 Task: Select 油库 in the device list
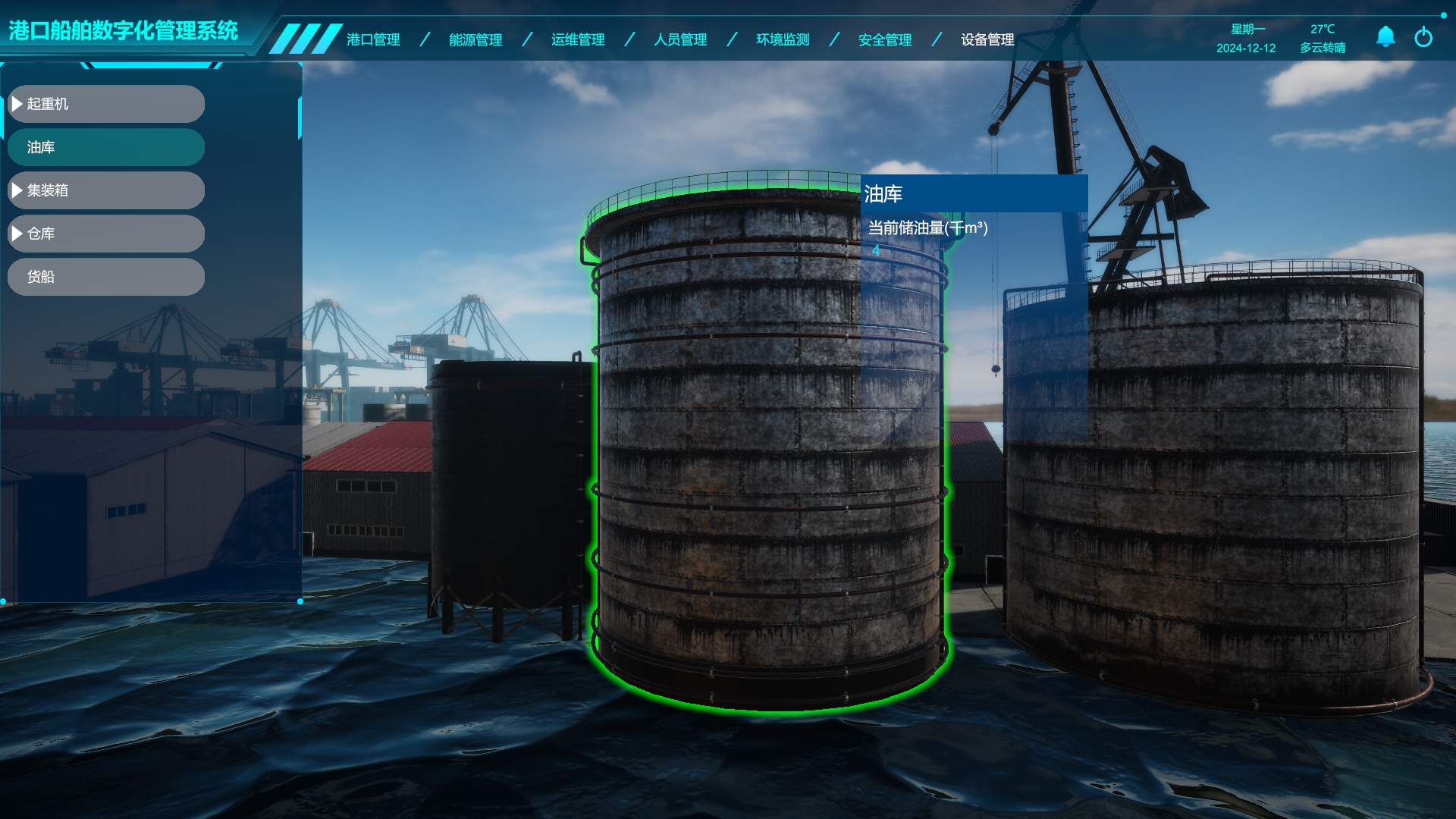click(x=106, y=147)
